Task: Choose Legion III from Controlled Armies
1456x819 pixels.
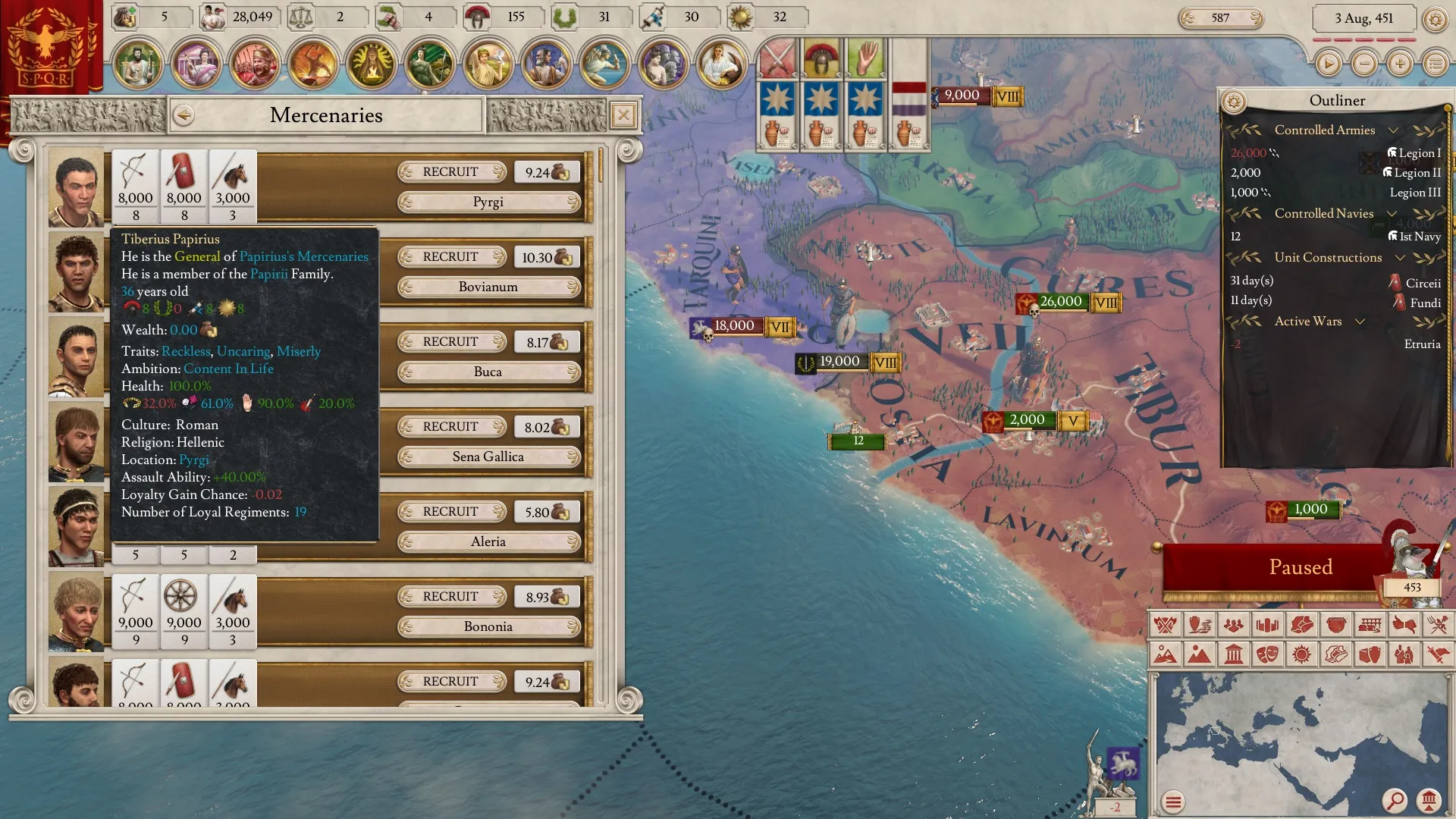Action: tap(1414, 193)
